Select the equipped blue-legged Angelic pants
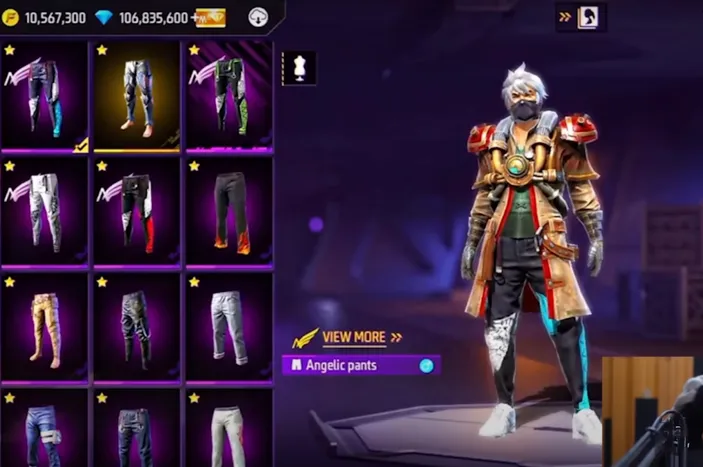This screenshot has width=703, height=467. coord(43,97)
